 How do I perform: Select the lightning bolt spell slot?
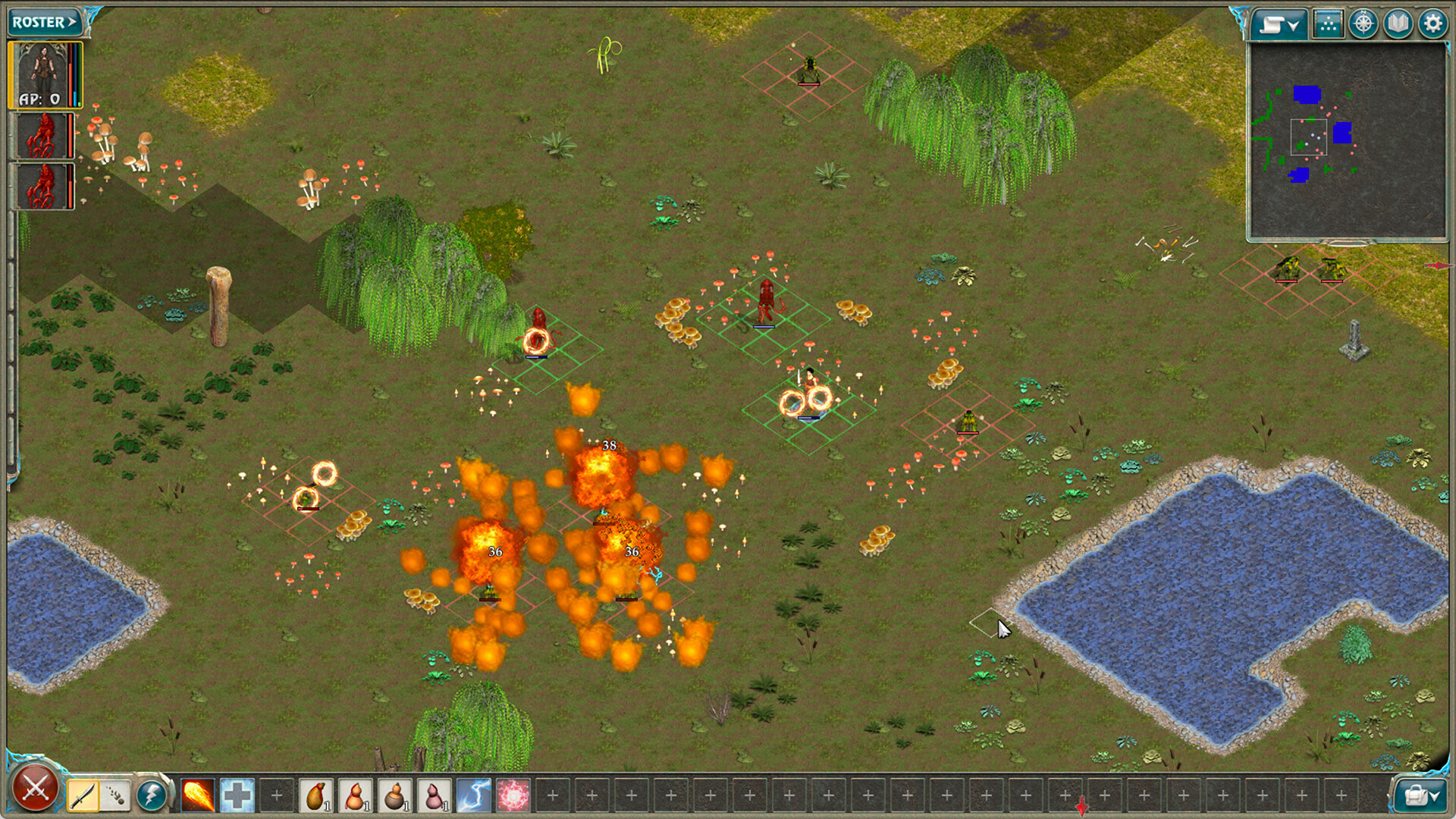pyautogui.click(x=475, y=795)
